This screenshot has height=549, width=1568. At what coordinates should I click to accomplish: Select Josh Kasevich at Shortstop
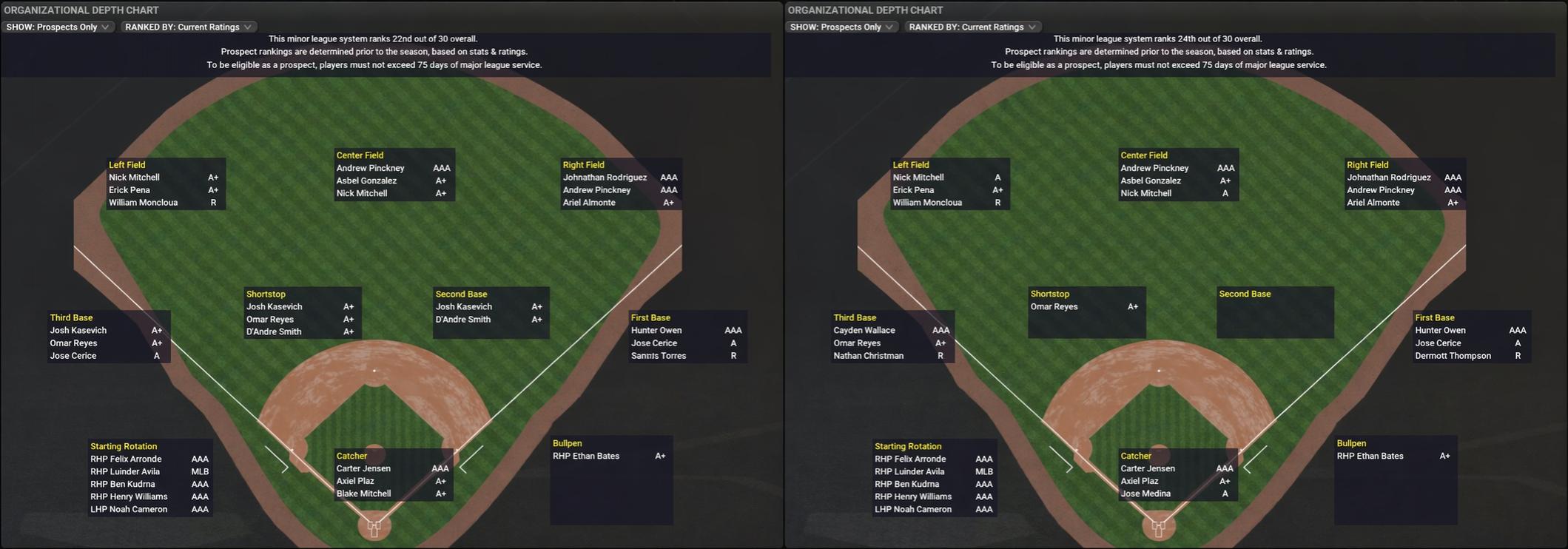(x=275, y=306)
